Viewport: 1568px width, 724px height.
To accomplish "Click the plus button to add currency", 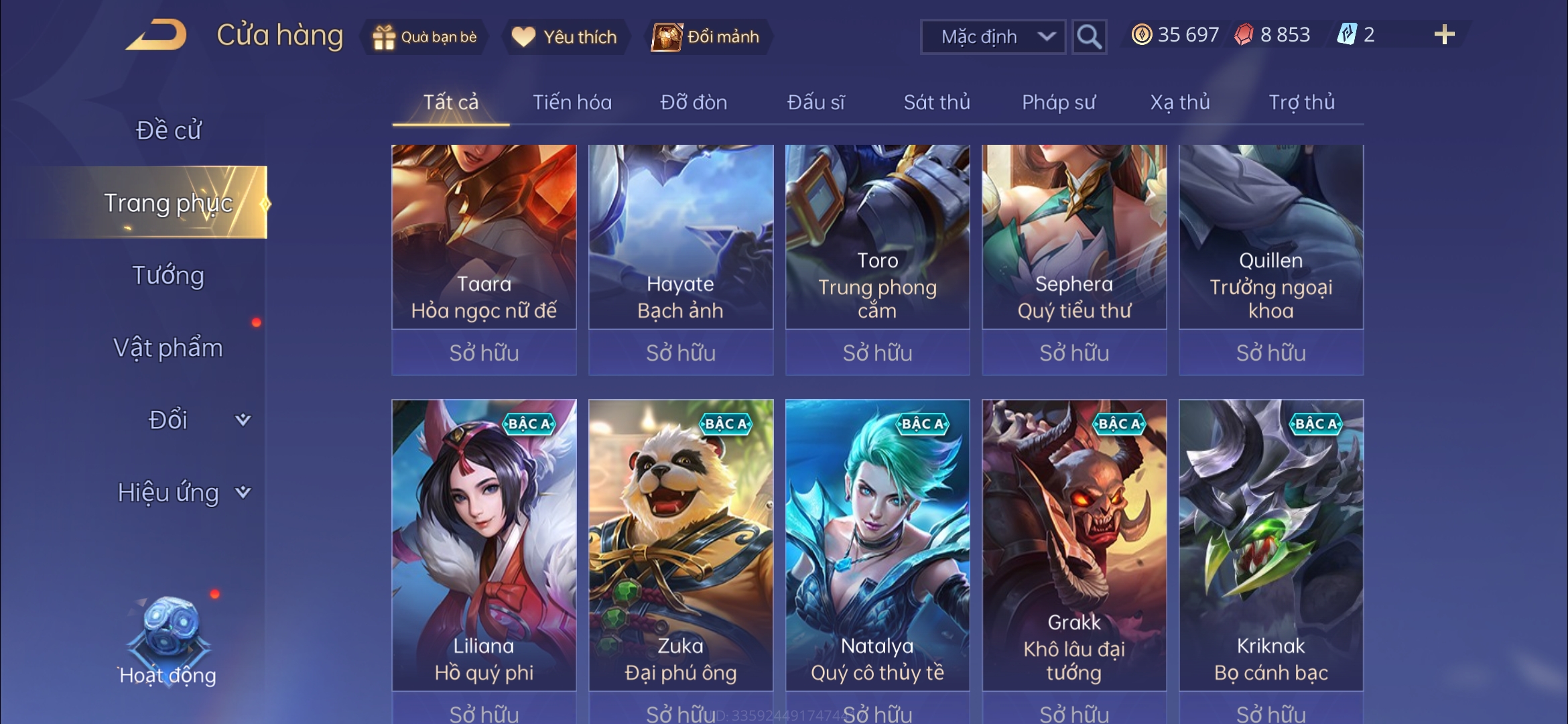I will tap(1445, 34).
